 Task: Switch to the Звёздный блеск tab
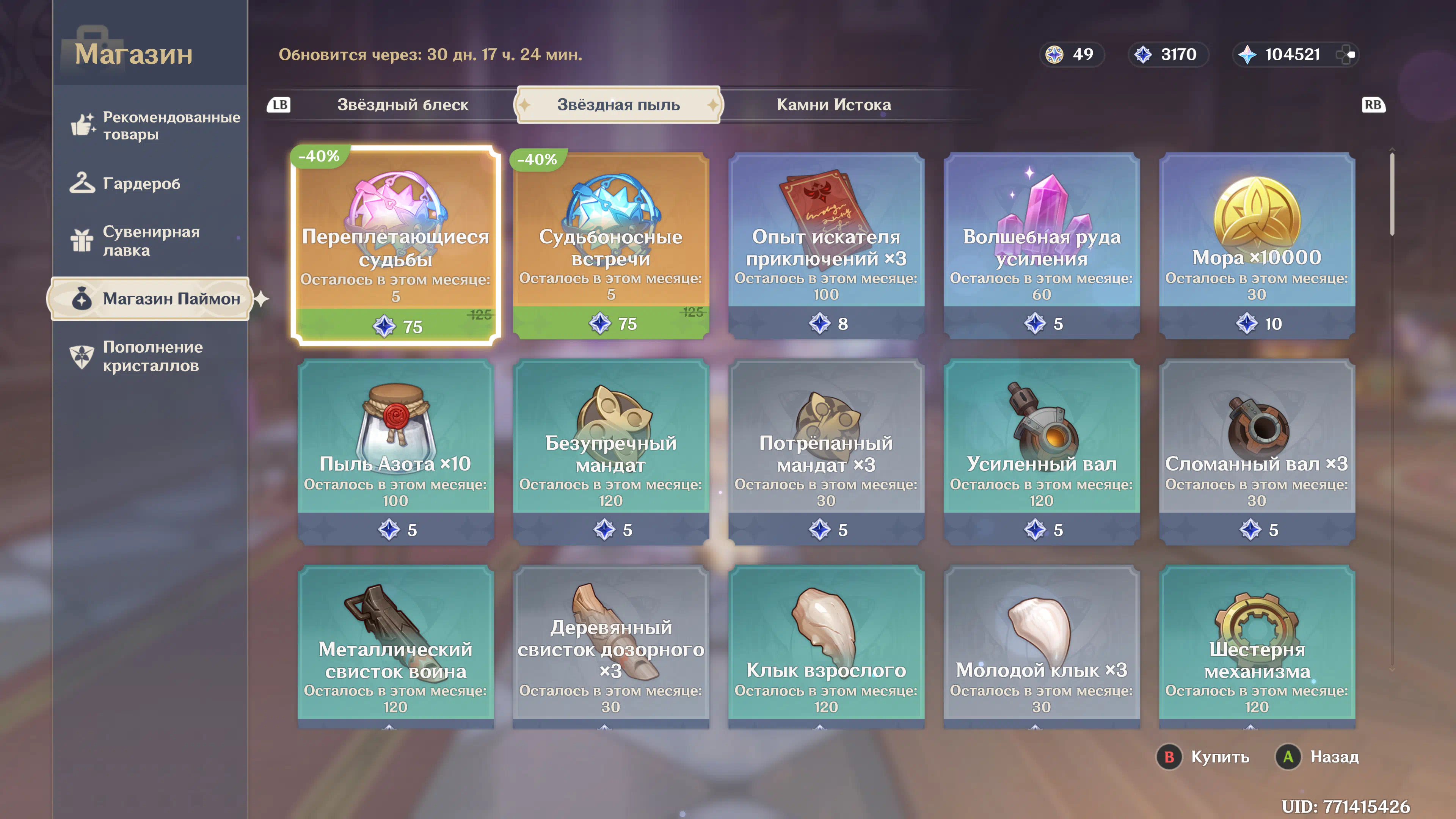pyautogui.click(x=402, y=105)
